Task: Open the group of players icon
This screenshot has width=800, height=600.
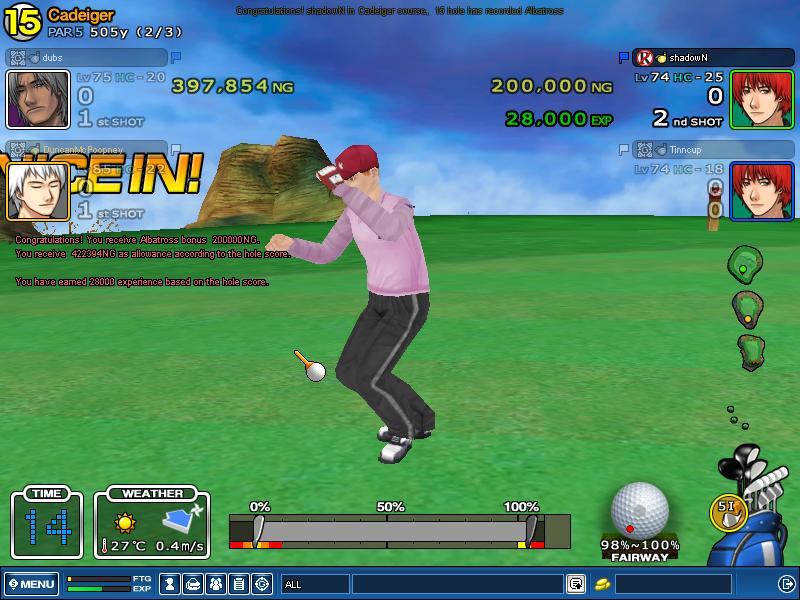Action: (x=216, y=583)
